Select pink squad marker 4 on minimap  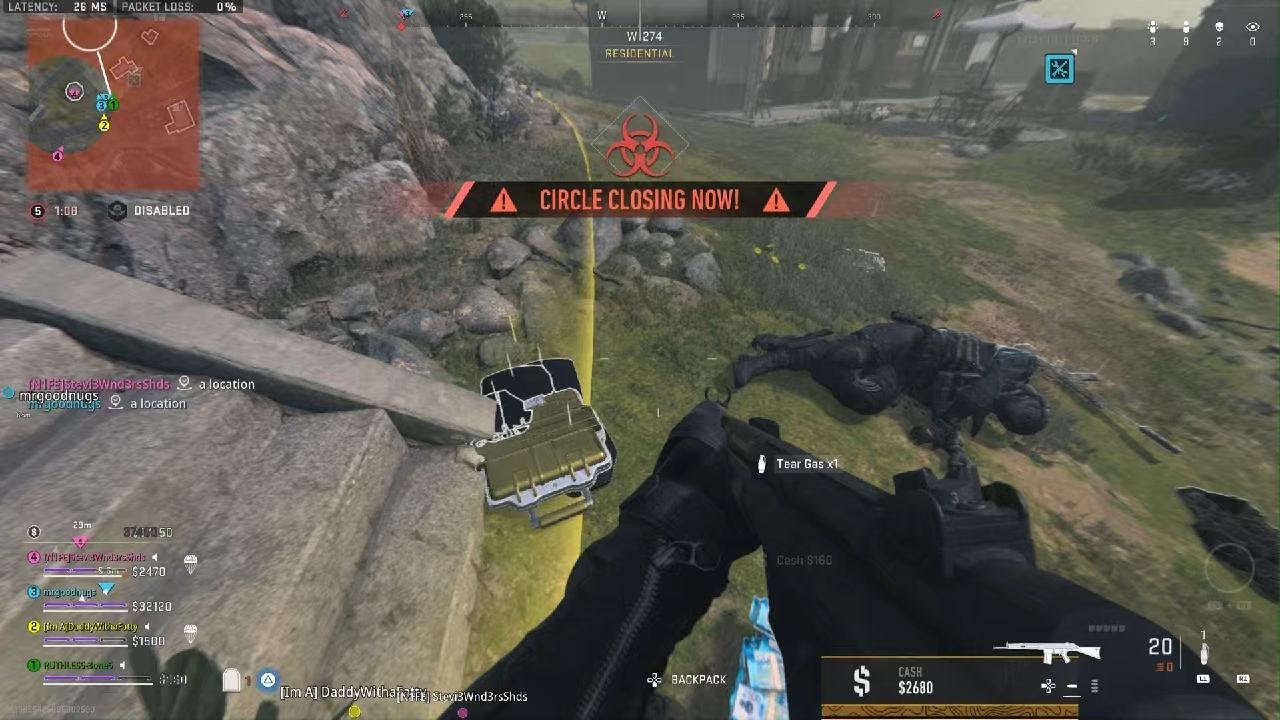coord(57,155)
